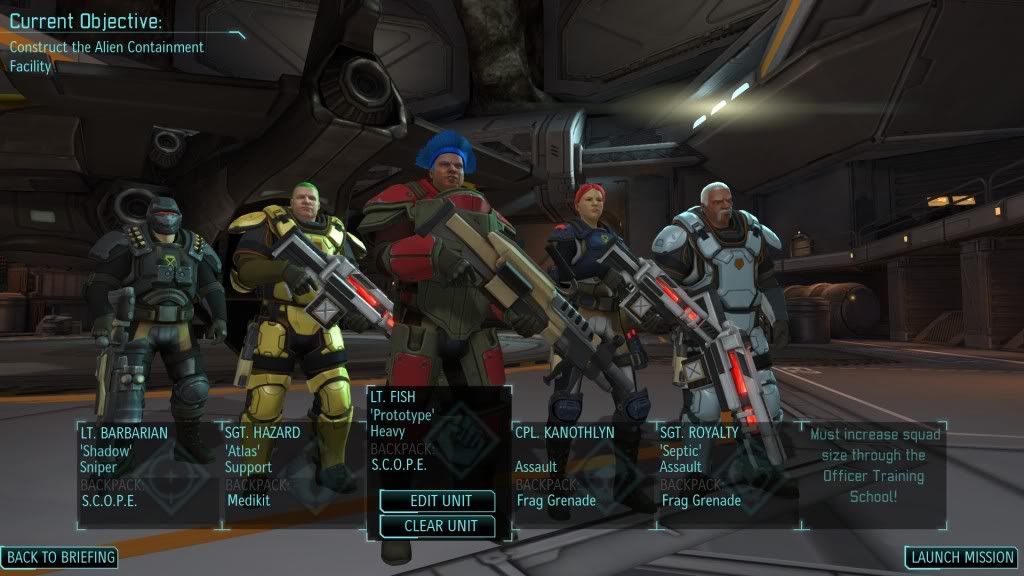Select Sgt. Royalty 'Septic' assault card
Viewport: 1024px width, 576px height.
(727, 472)
